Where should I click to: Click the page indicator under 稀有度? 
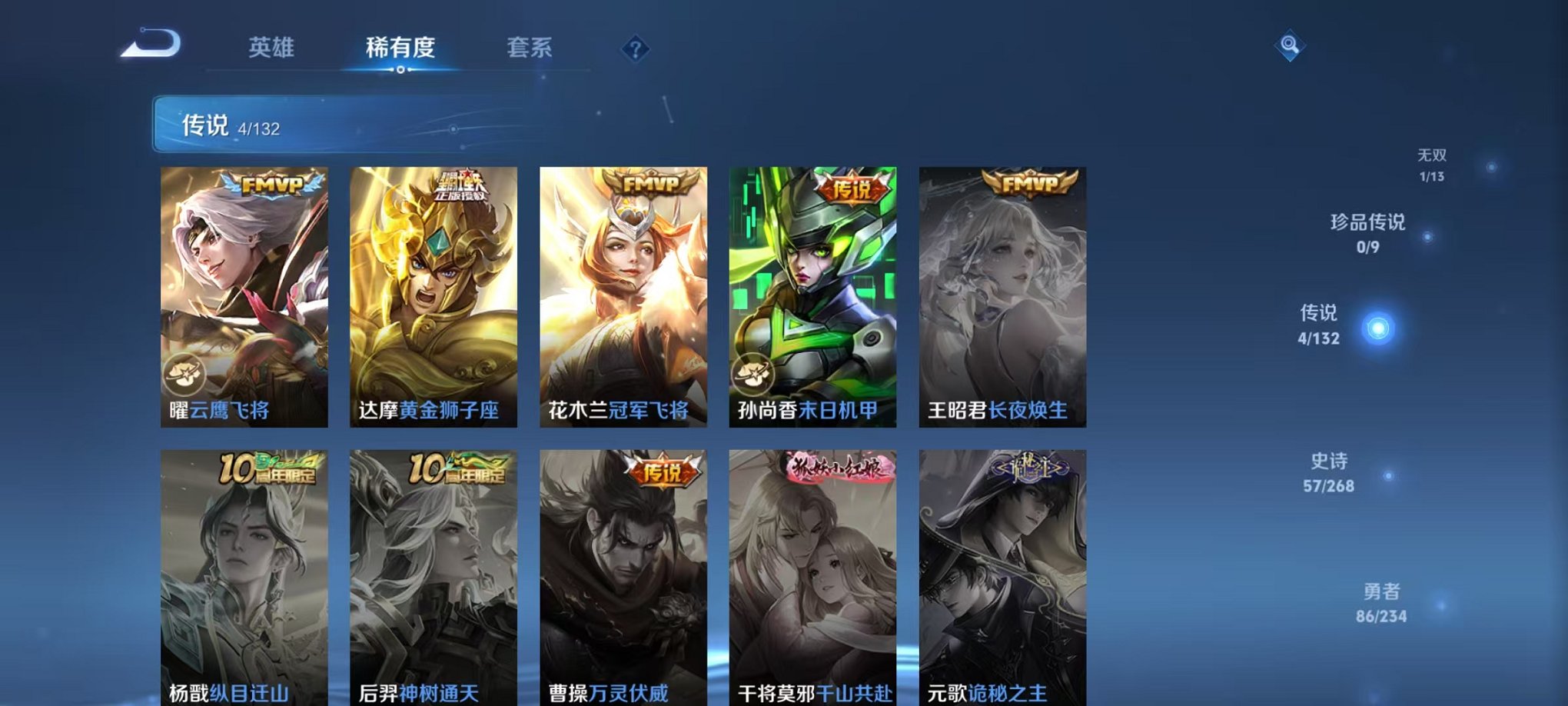(x=399, y=72)
